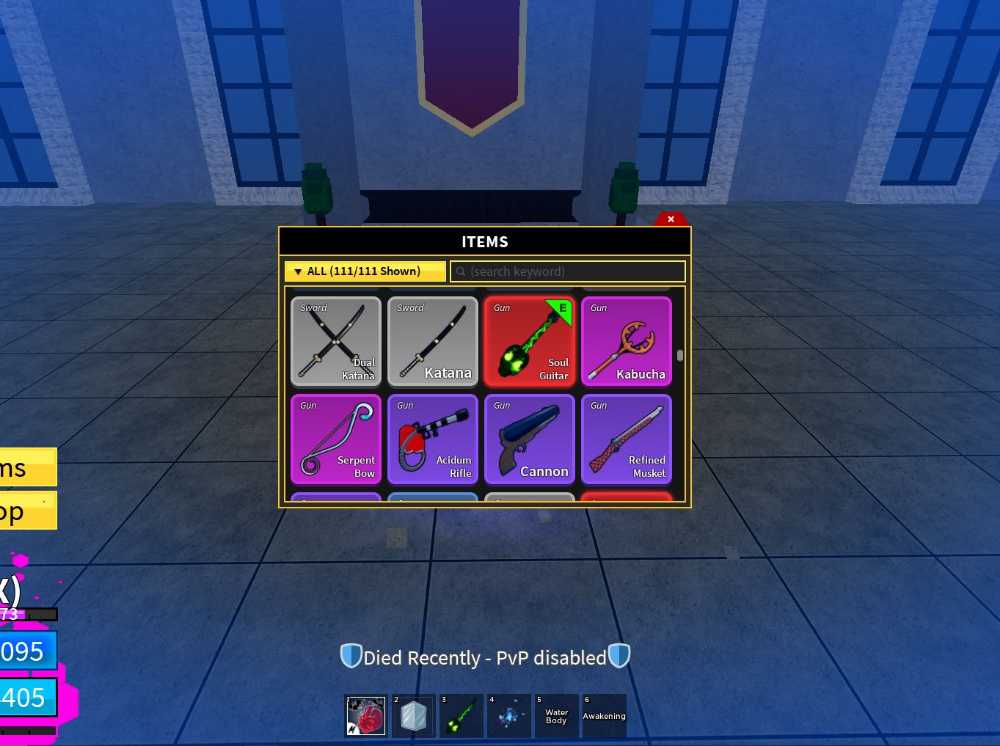Select the red fruit hotbar slot
This screenshot has width=1000, height=746.
(365, 716)
